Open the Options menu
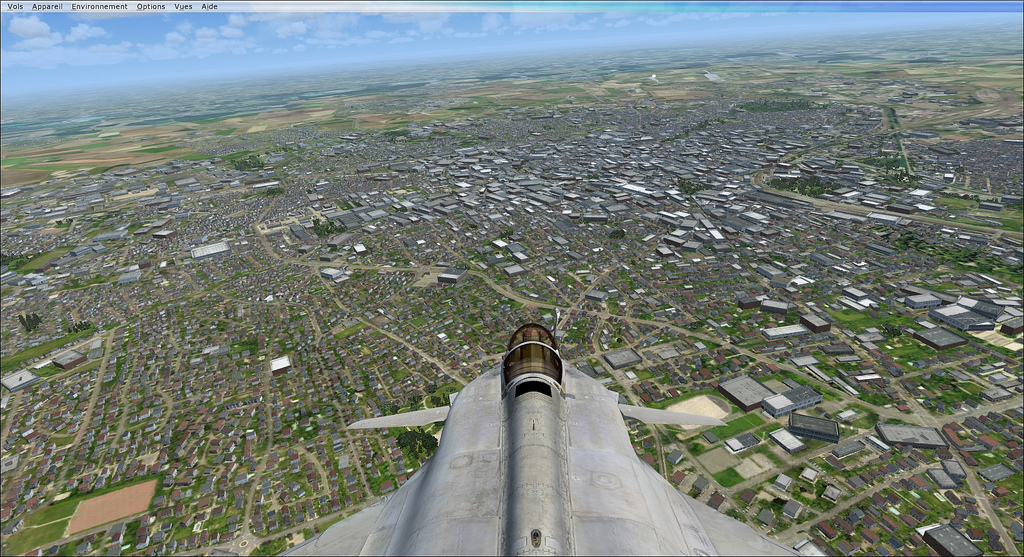Viewport: 1024px width, 557px height. (x=151, y=6)
